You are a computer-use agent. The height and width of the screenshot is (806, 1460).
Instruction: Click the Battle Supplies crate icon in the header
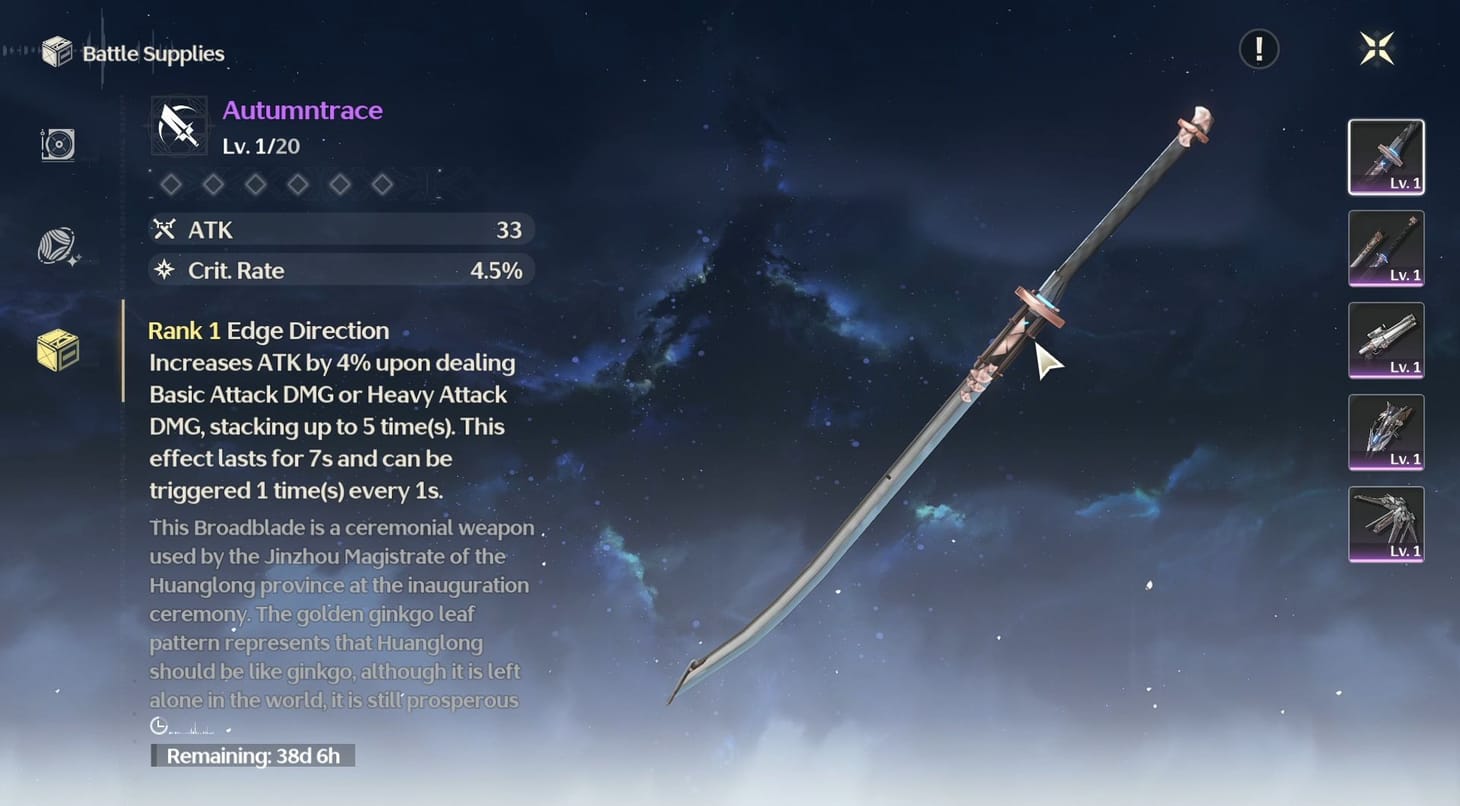click(x=55, y=52)
